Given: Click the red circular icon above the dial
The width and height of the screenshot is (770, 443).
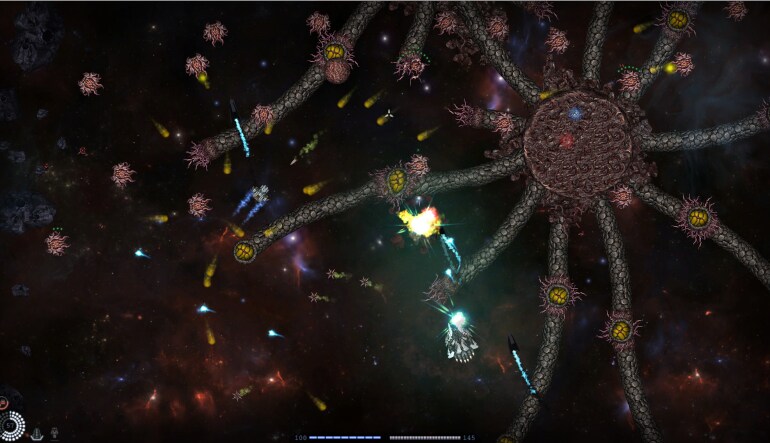Looking at the screenshot, I should click(4, 403).
